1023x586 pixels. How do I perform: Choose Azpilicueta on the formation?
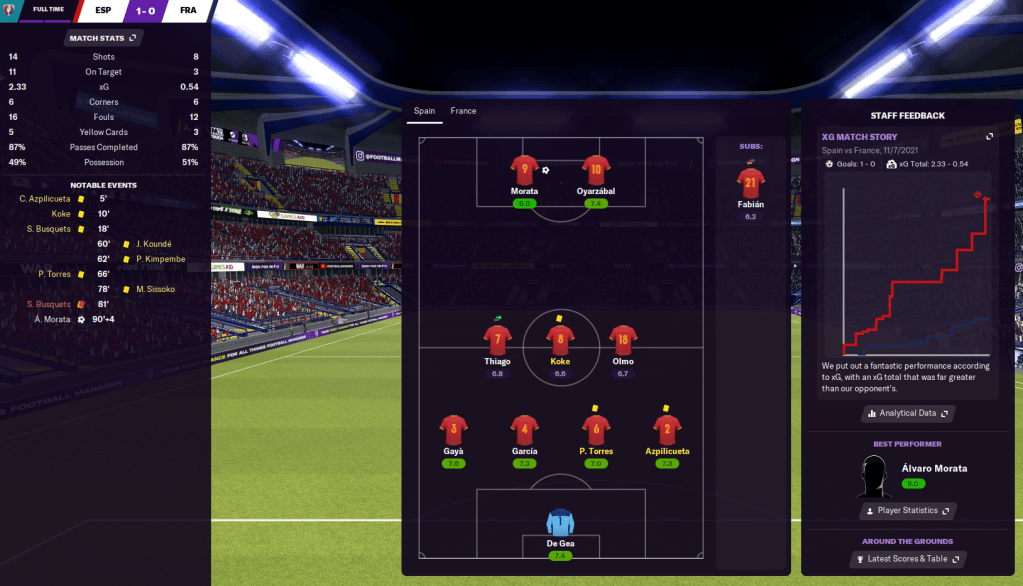tap(666, 431)
